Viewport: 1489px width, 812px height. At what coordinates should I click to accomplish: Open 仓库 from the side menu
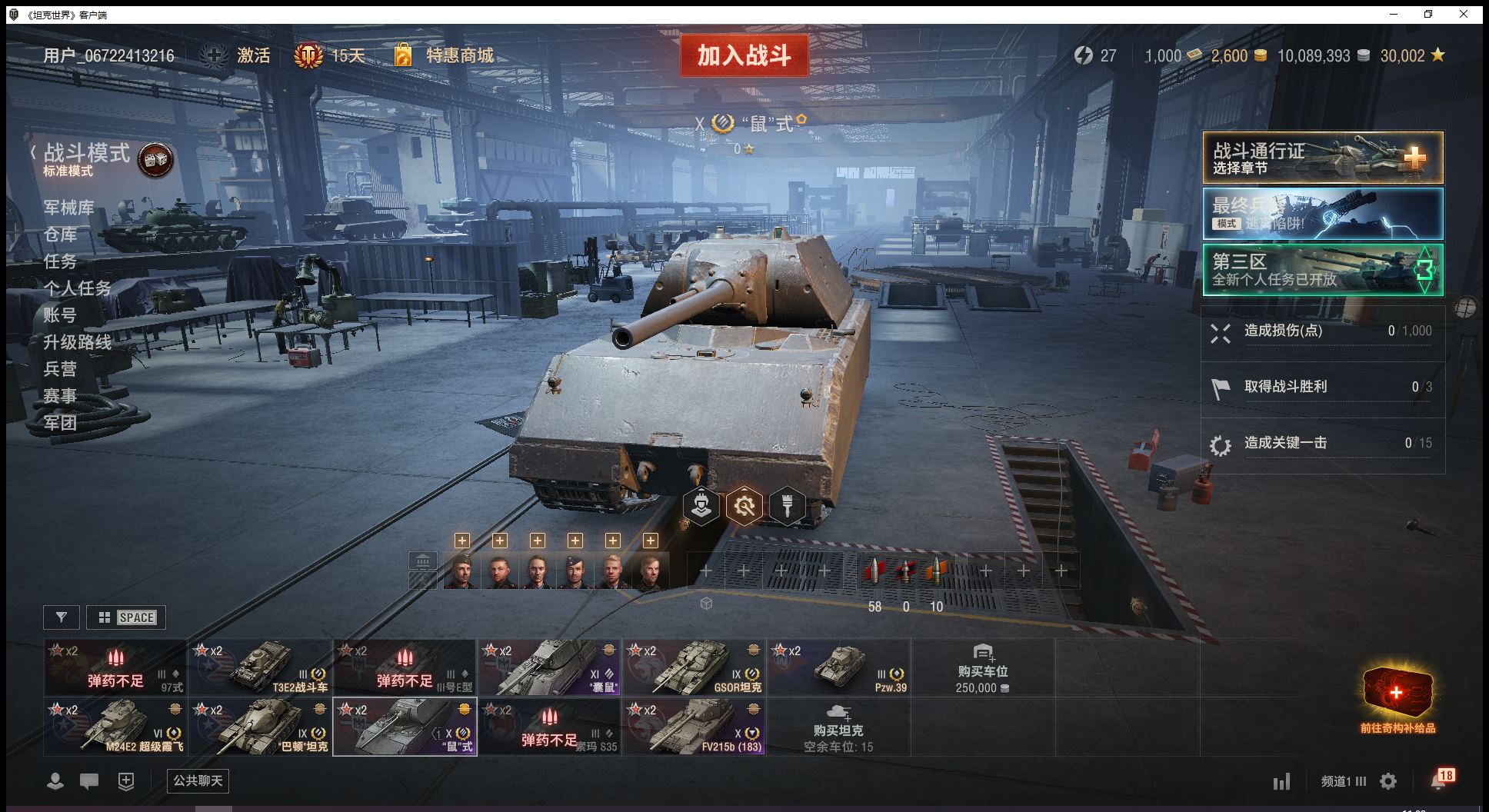(x=60, y=235)
